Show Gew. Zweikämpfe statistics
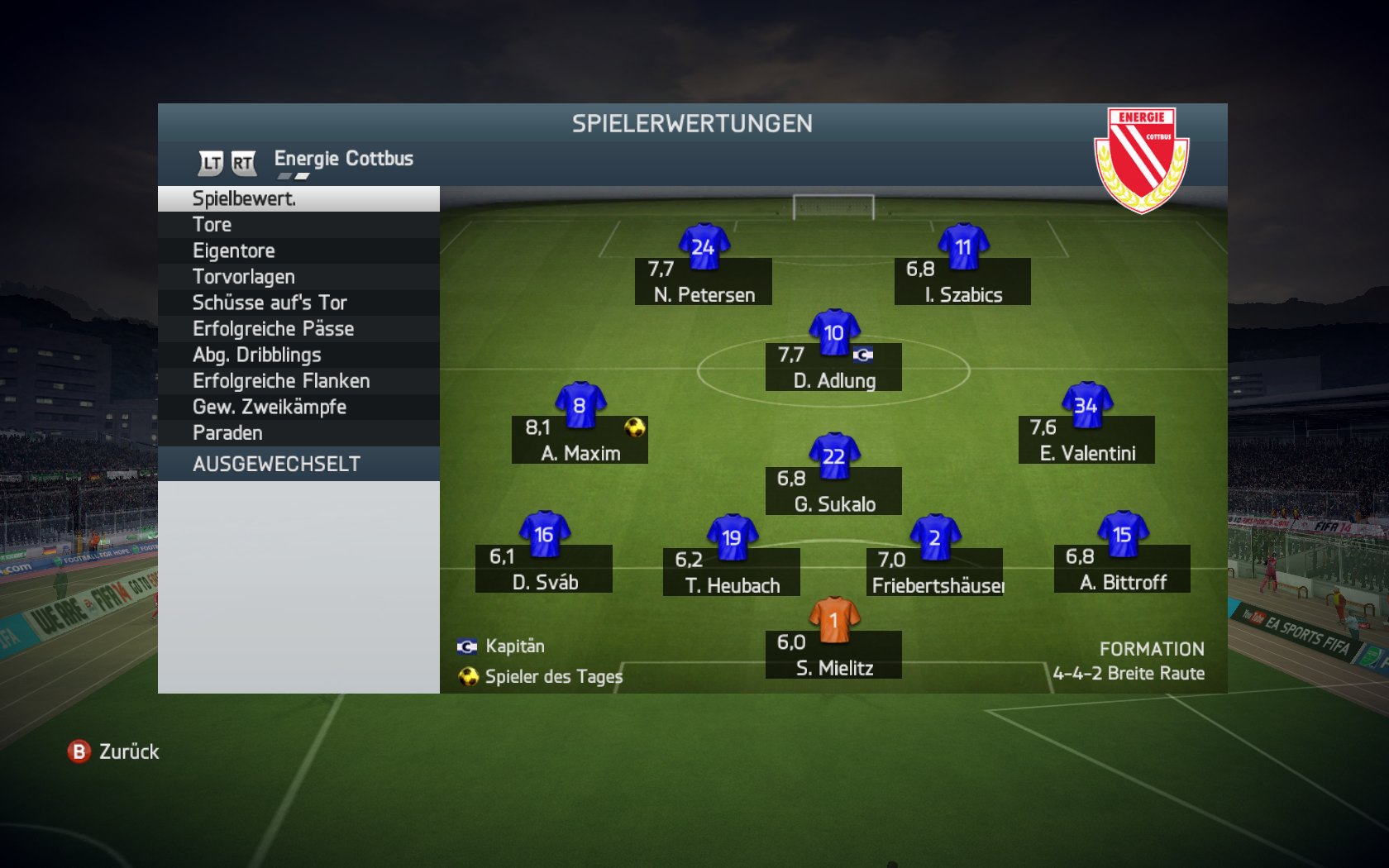 (298, 408)
